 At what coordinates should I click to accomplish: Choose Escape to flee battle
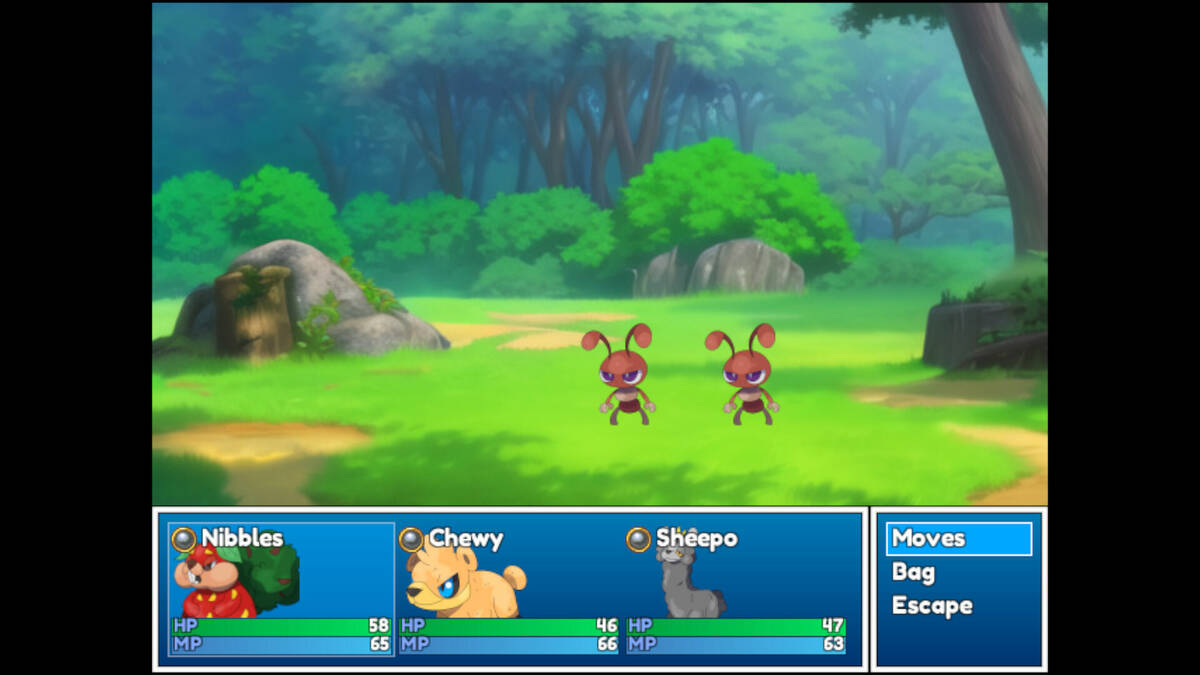click(932, 606)
